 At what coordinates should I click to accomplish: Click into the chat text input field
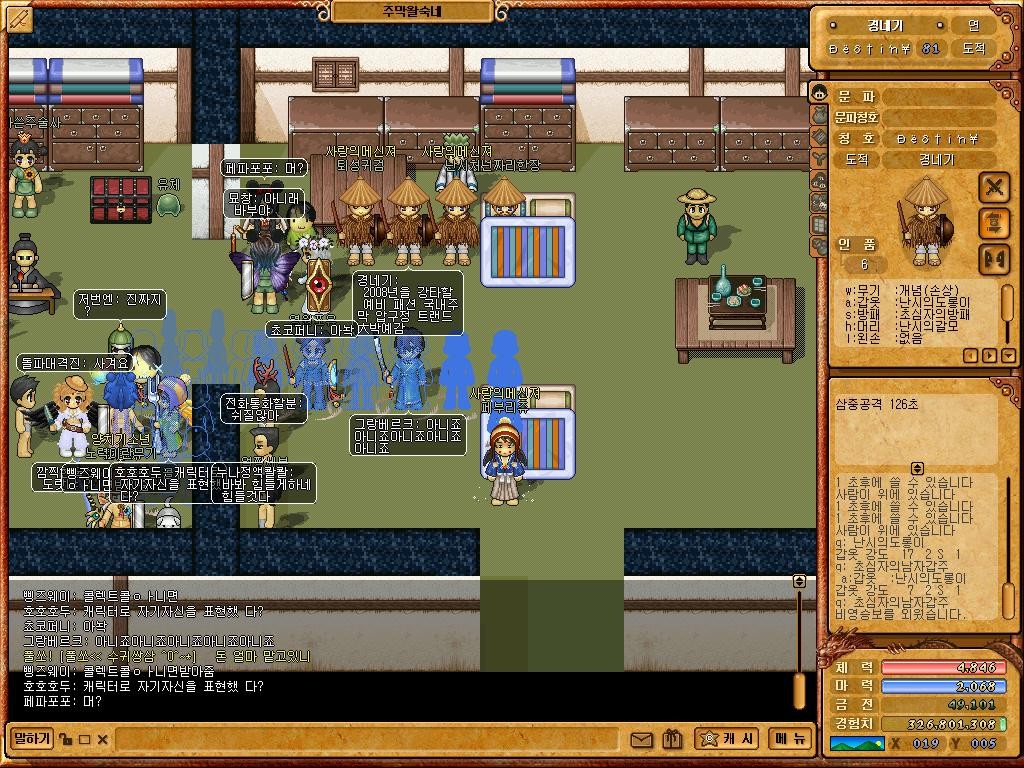[x=370, y=740]
